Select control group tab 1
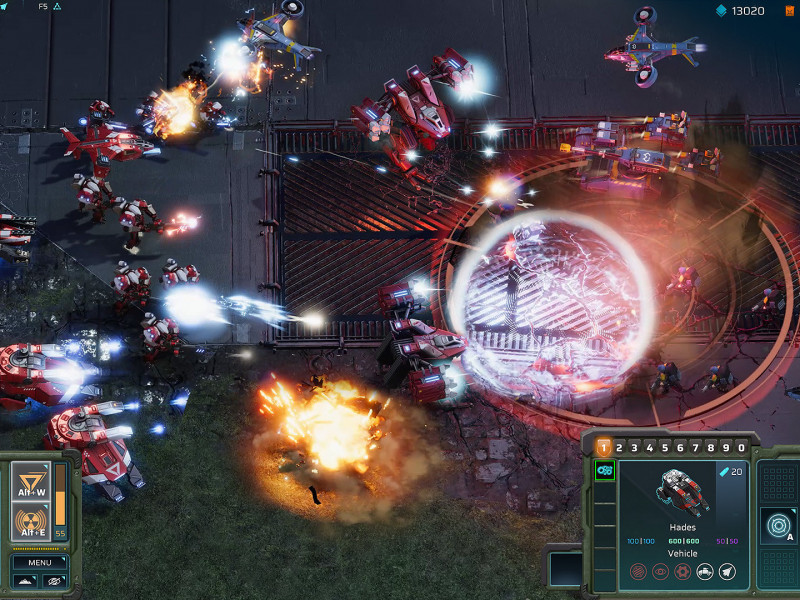Image resolution: width=800 pixels, height=600 pixels. pos(604,447)
